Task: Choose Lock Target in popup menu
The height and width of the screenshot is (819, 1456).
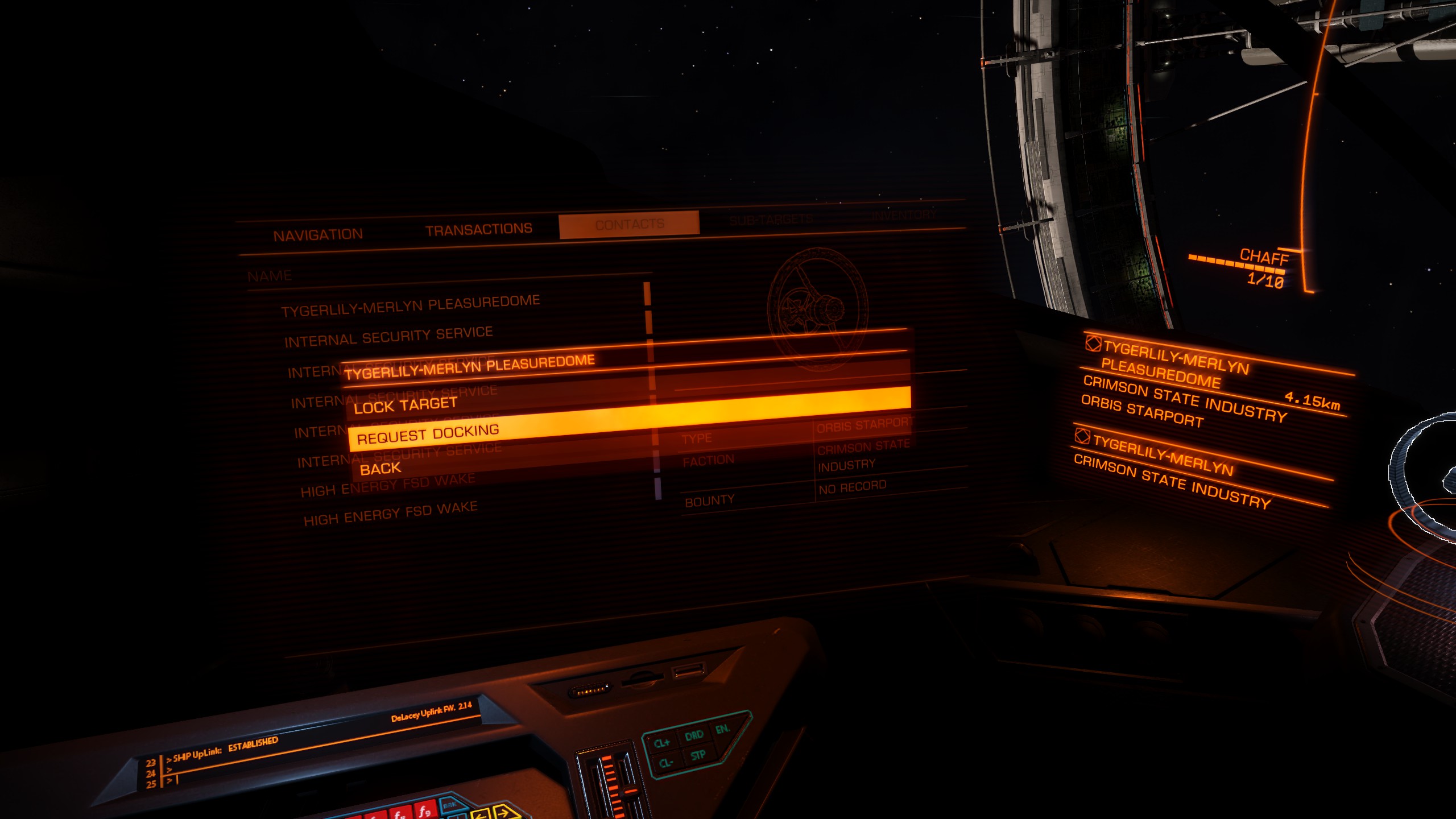Action: (x=405, y=405)
